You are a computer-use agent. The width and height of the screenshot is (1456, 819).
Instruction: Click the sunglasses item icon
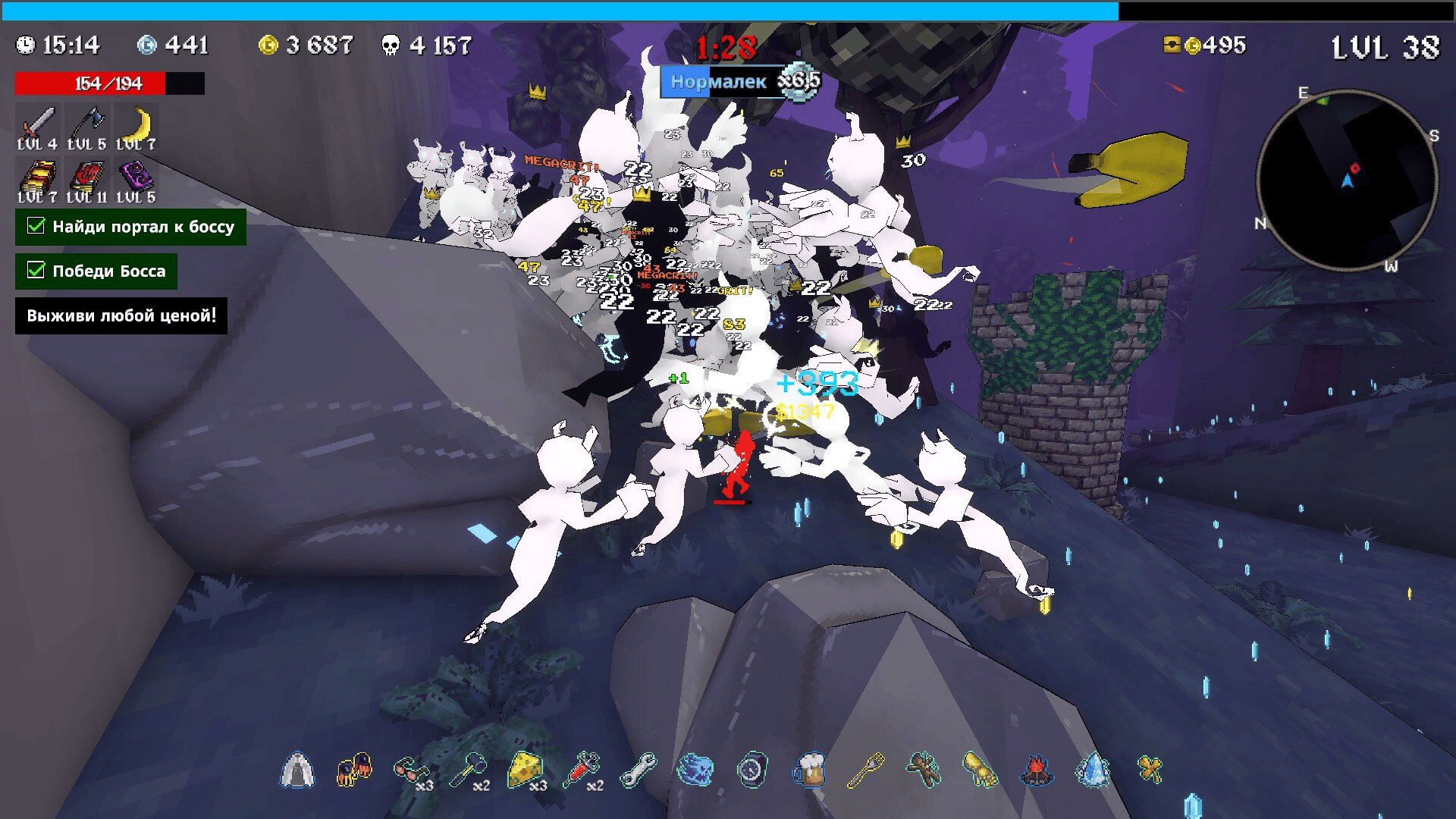411,770
